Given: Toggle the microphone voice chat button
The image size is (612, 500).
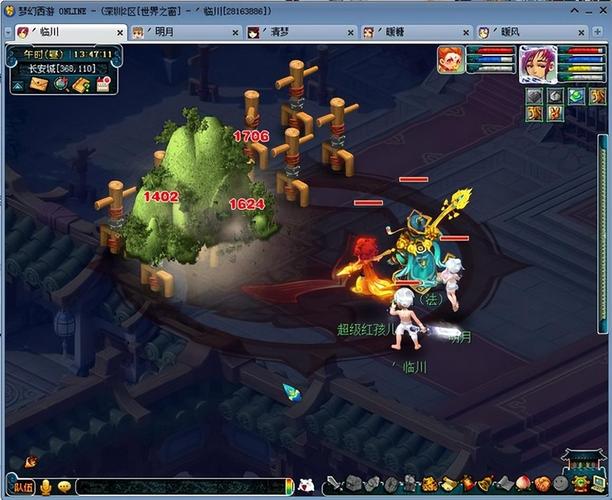Looking at the screenshot, I should [x=45, y=487].
